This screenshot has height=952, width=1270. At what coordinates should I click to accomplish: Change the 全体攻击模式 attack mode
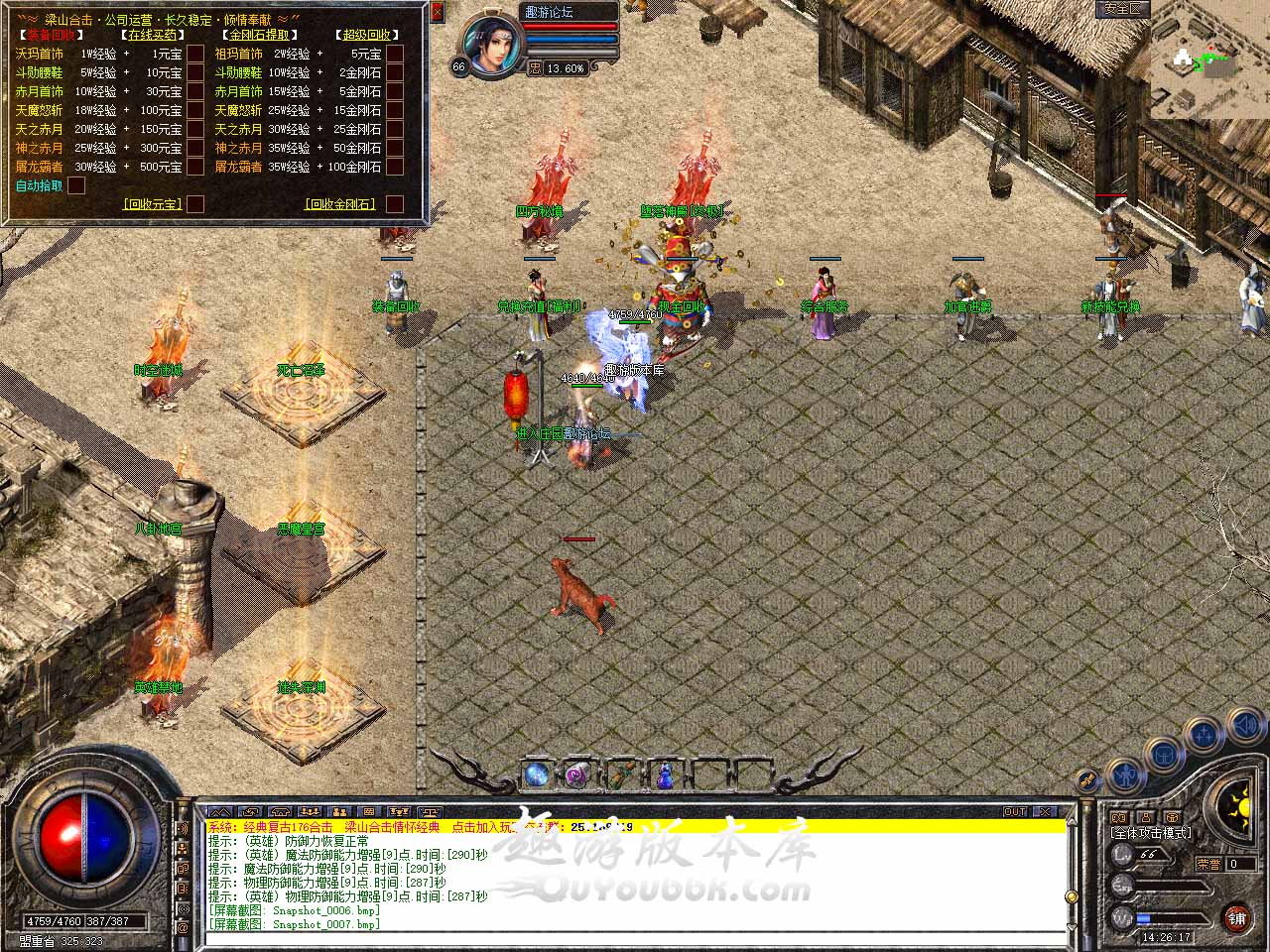(1151, 833)
